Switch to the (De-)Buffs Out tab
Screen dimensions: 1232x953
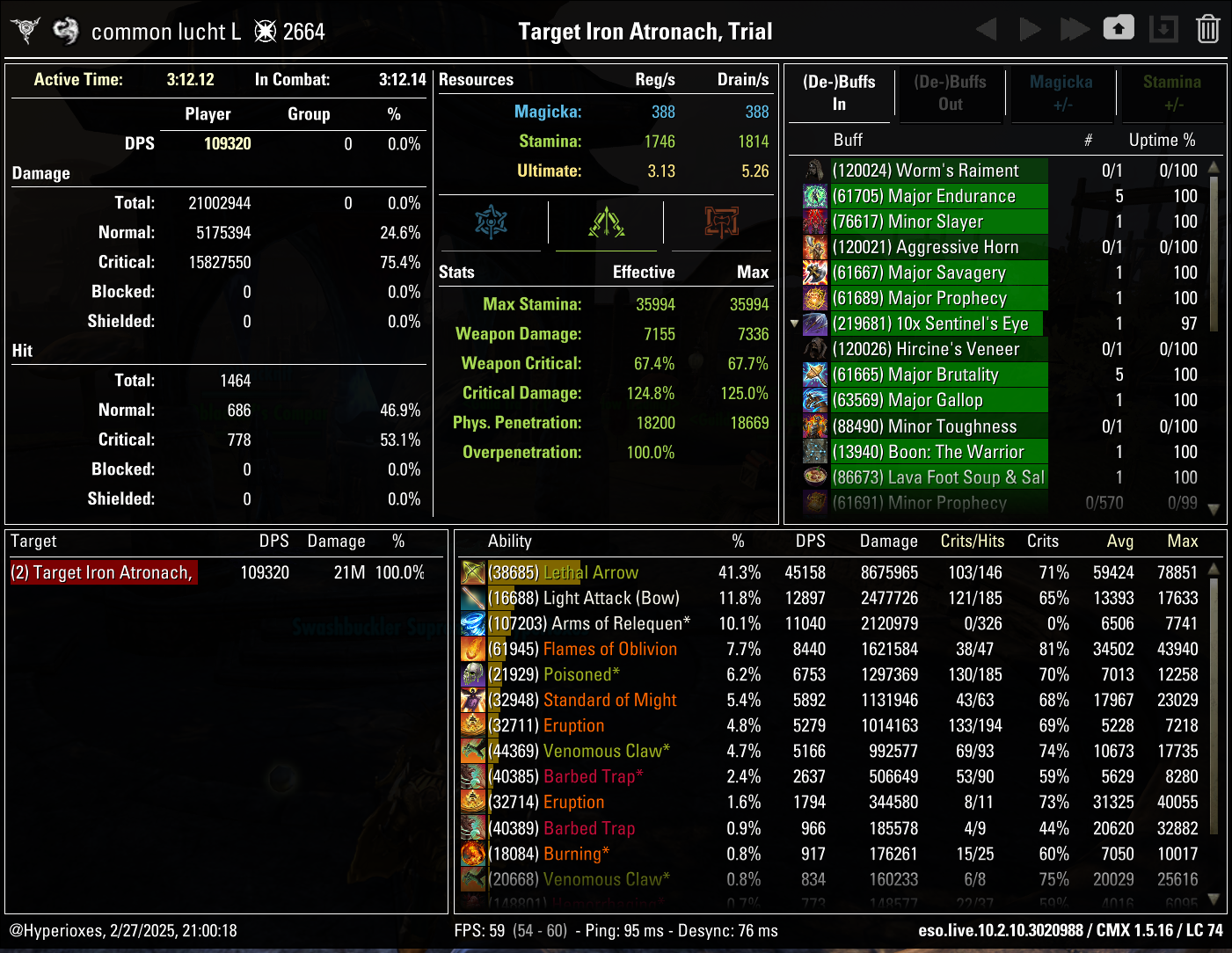coord(951,92)
